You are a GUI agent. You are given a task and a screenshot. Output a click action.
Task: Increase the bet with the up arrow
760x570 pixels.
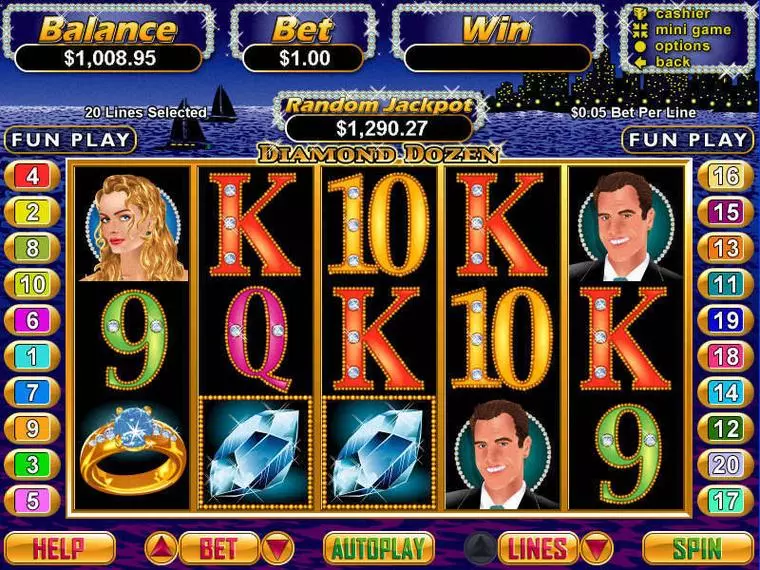(163, 548)
